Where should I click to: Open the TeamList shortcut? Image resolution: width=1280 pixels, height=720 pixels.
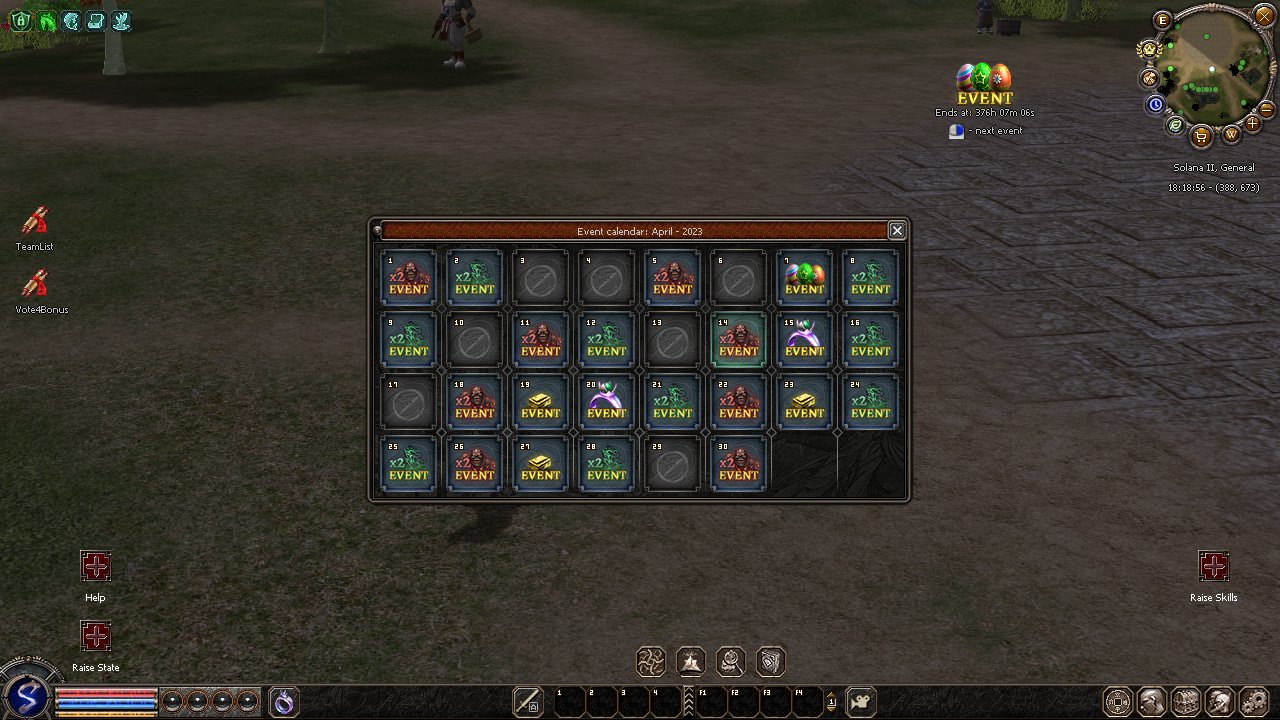[x=35, y=222]
